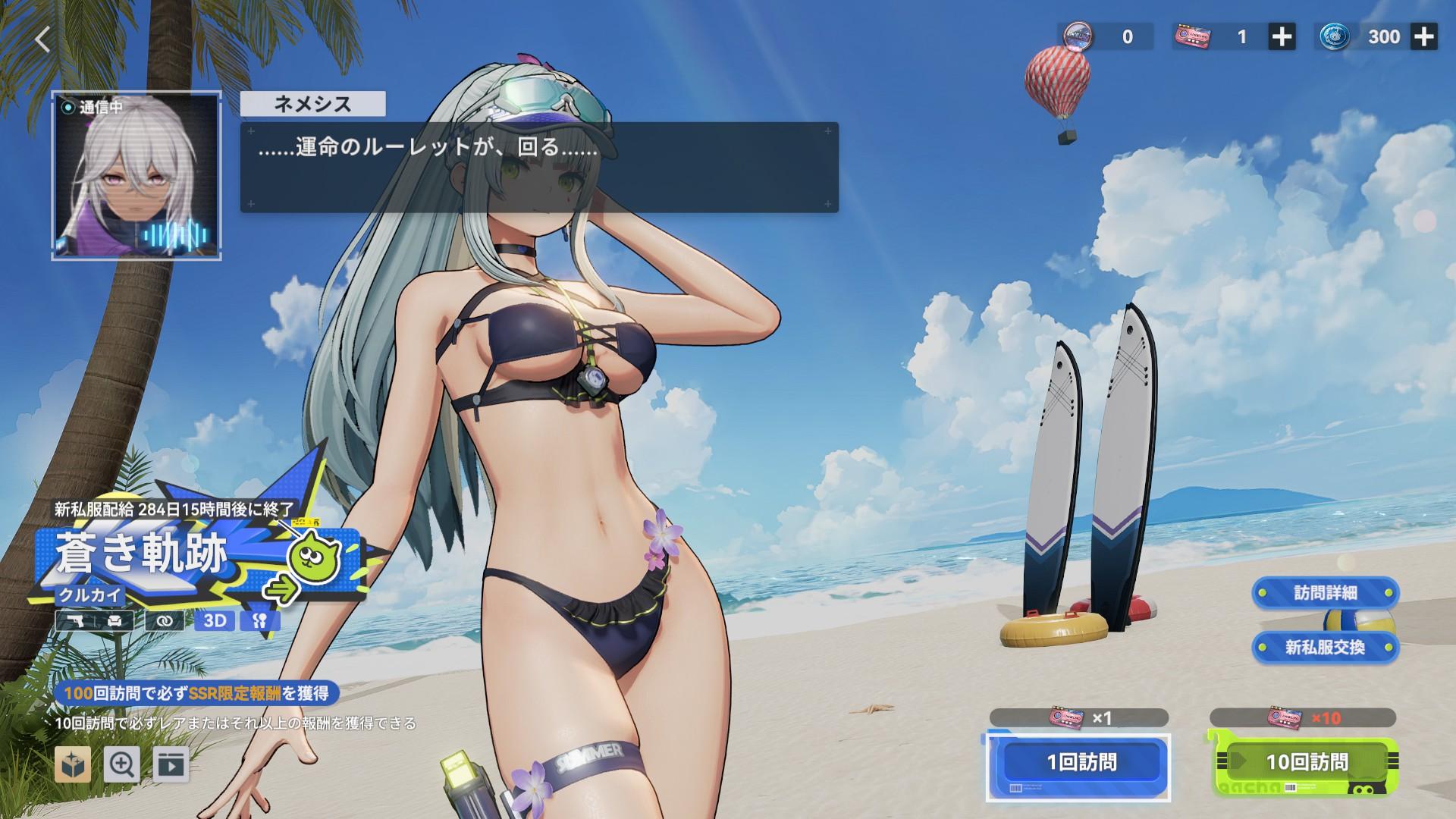
Task: Click the chain link icon below クルカイ
Action: pos(165,620)
